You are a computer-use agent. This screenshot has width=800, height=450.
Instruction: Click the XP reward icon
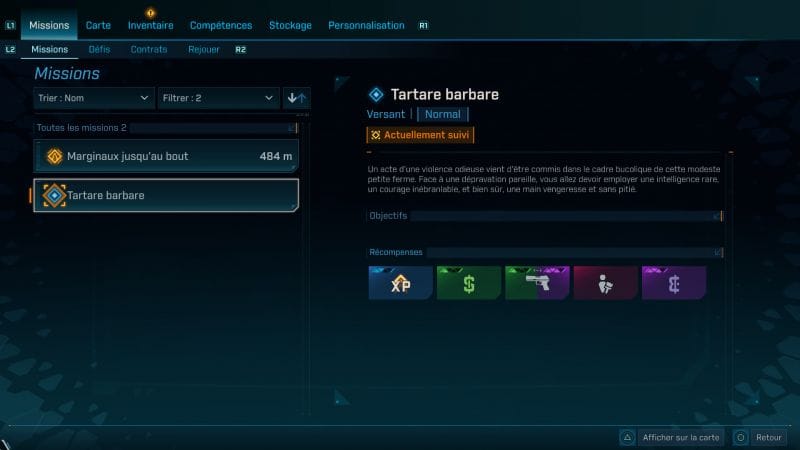[x=400, y=284]
